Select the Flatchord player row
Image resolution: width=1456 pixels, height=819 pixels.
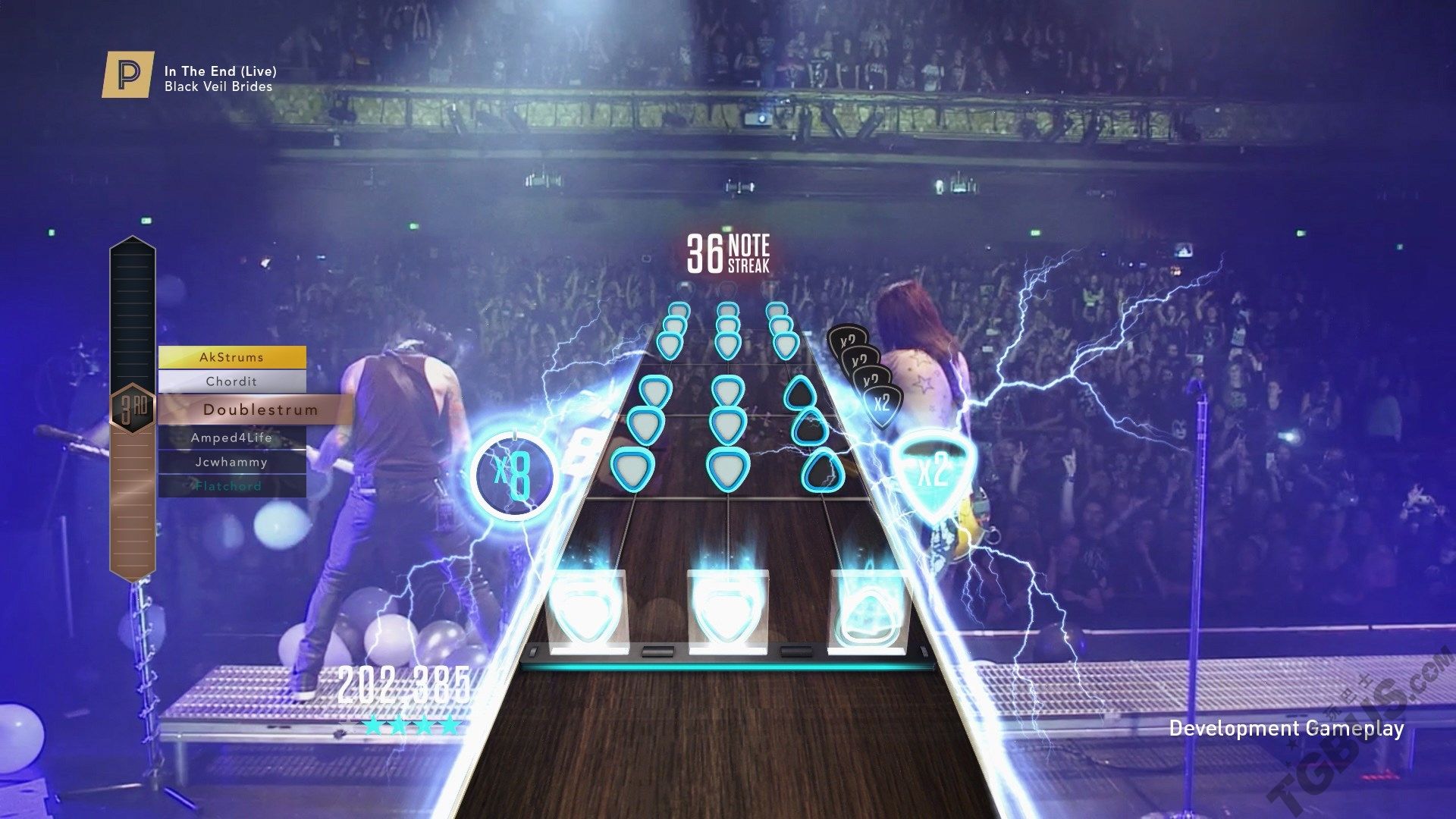(x=232, y=486)
